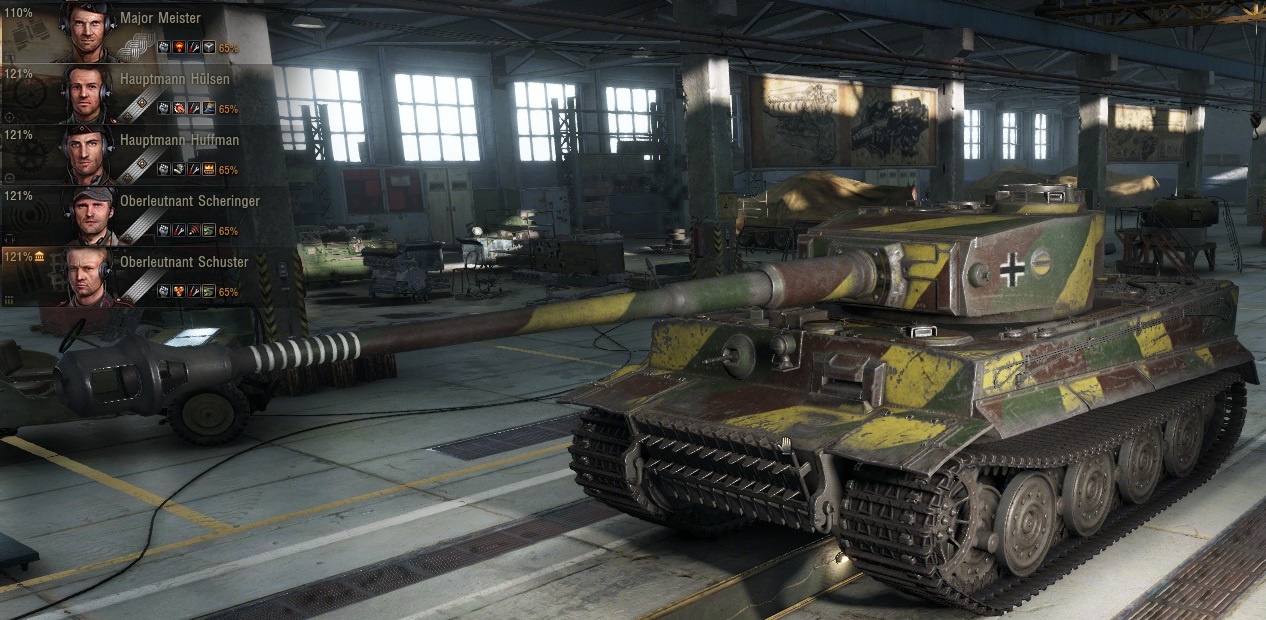Click Hauptmann Huffman's wrench Repair skill icon

pyautogui.click(x=193, y=170)
